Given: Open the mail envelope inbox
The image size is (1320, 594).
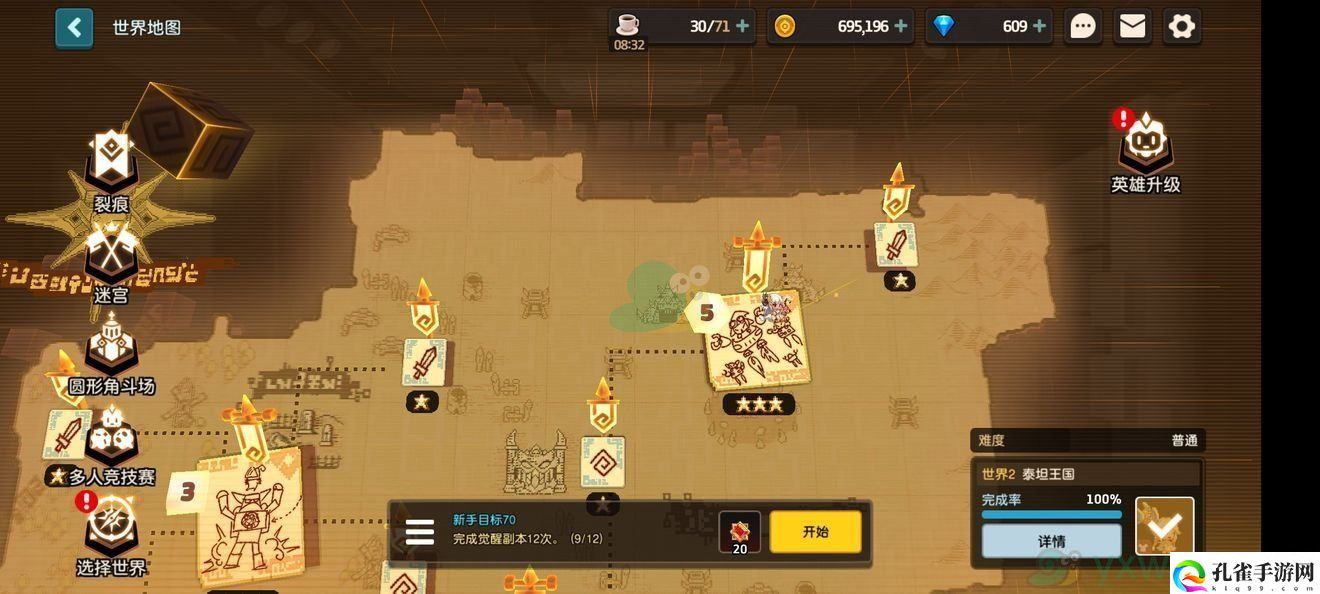Looking at the screenshot, I should 1132,27.
